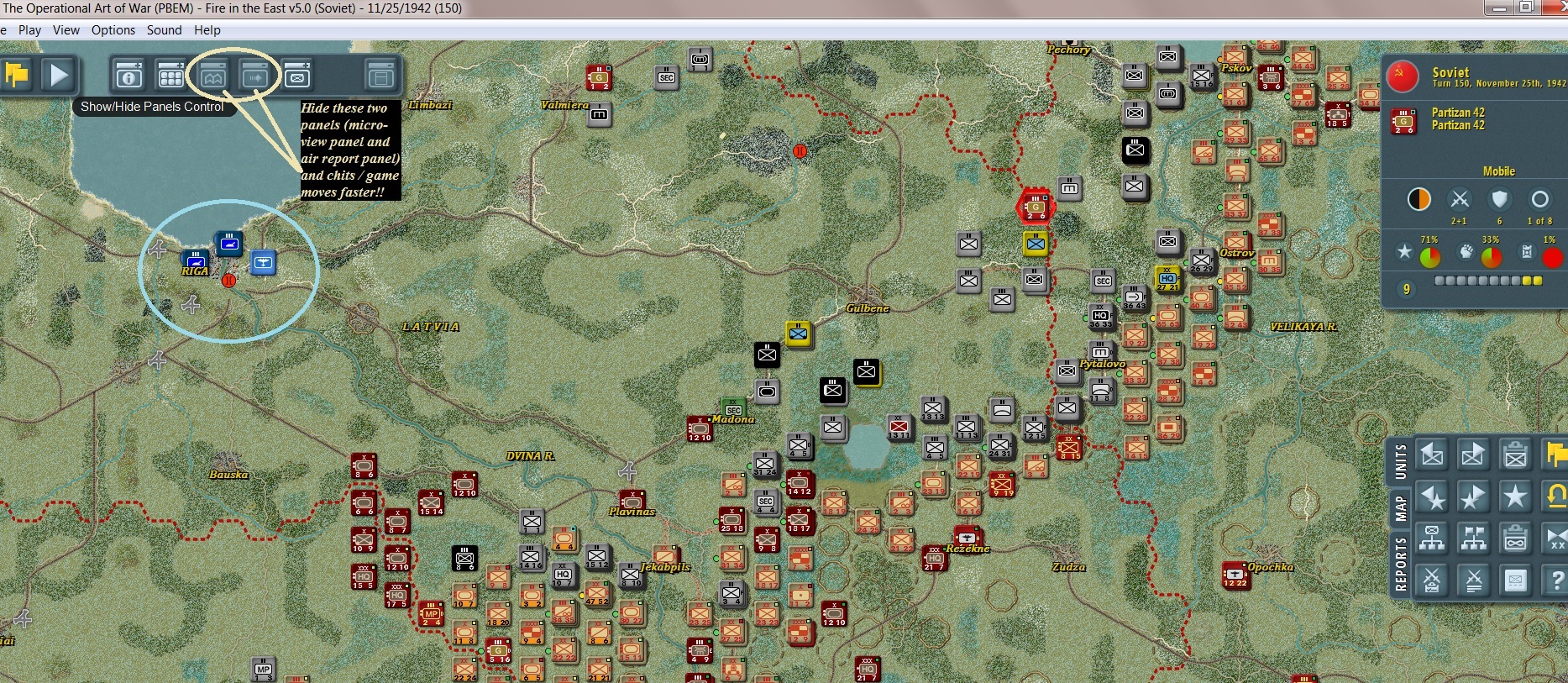Image resolution: width=1568 pixels, height=683 pixels.
Task: Open the crossed-swords combat resolution icon
Action: [x=1431, y=578]
